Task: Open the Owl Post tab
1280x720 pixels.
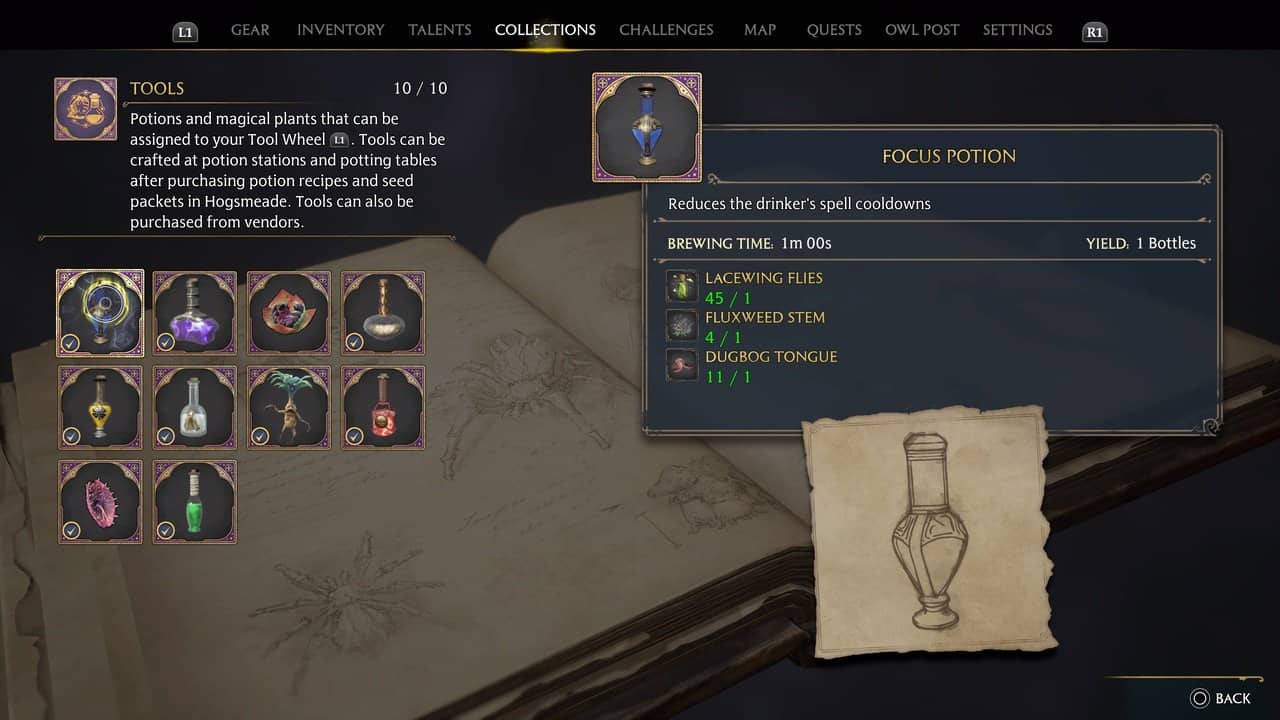Action: [x=922, y=30]
